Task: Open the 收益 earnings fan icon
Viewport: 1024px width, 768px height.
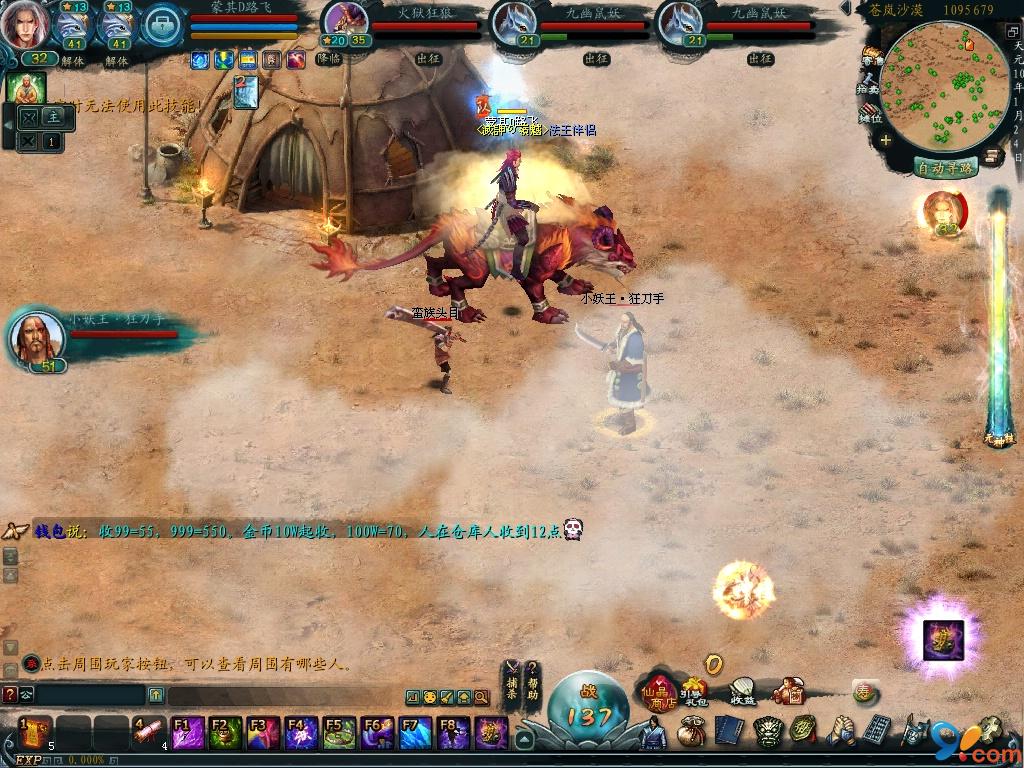Action: click(743, 690)
